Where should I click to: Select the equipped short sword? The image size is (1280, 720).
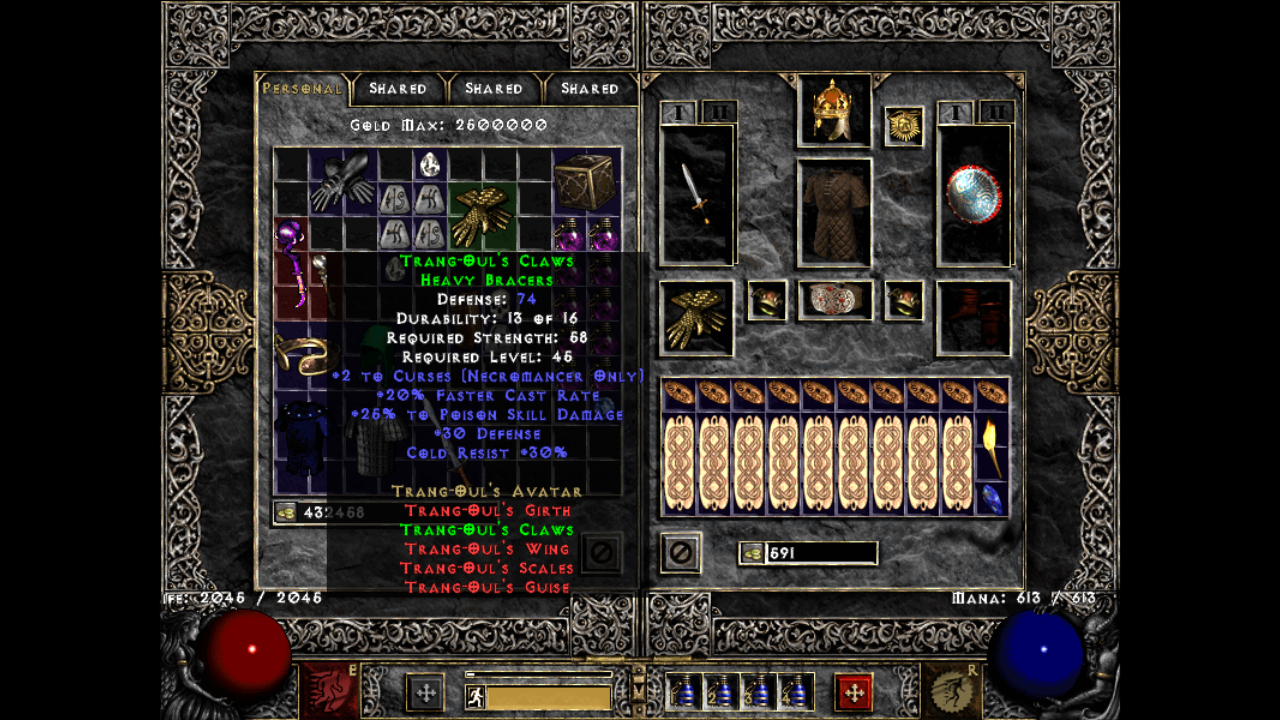(696, 195)
